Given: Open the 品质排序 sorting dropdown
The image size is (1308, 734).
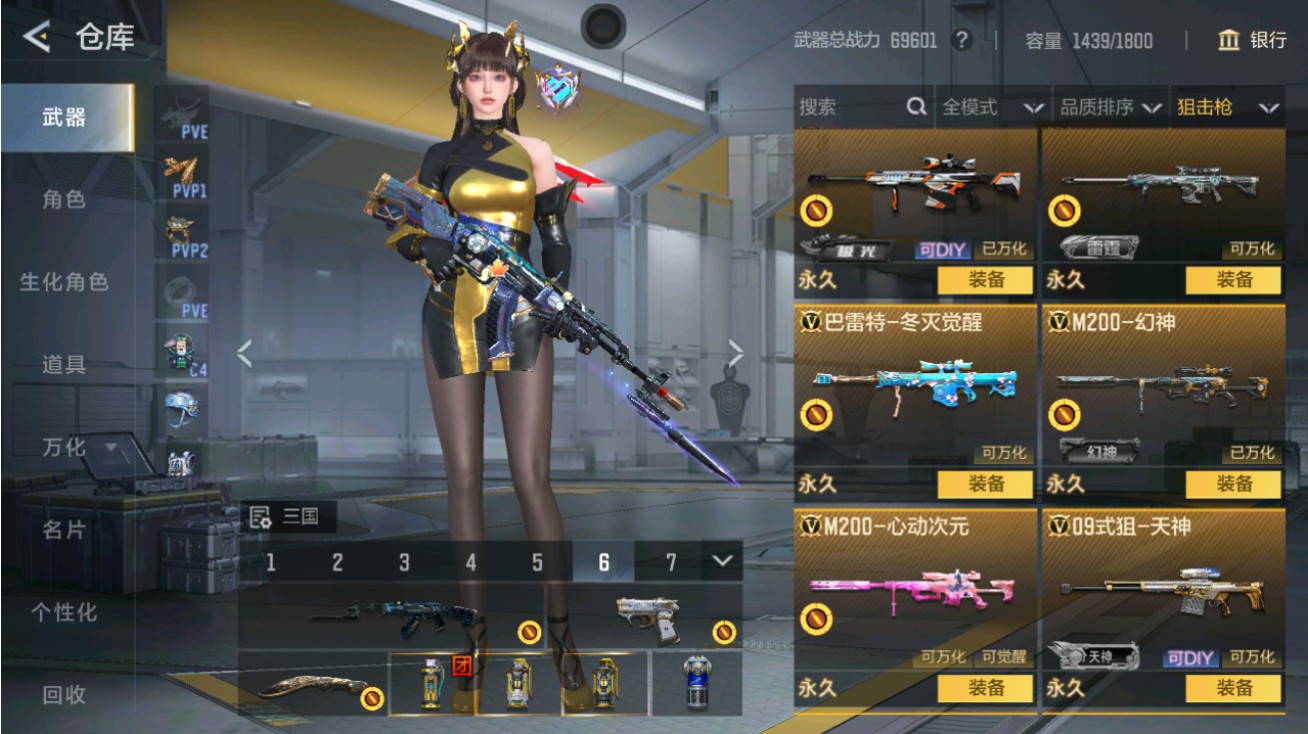Looking at the screenshot, I should click(1110, 106).
